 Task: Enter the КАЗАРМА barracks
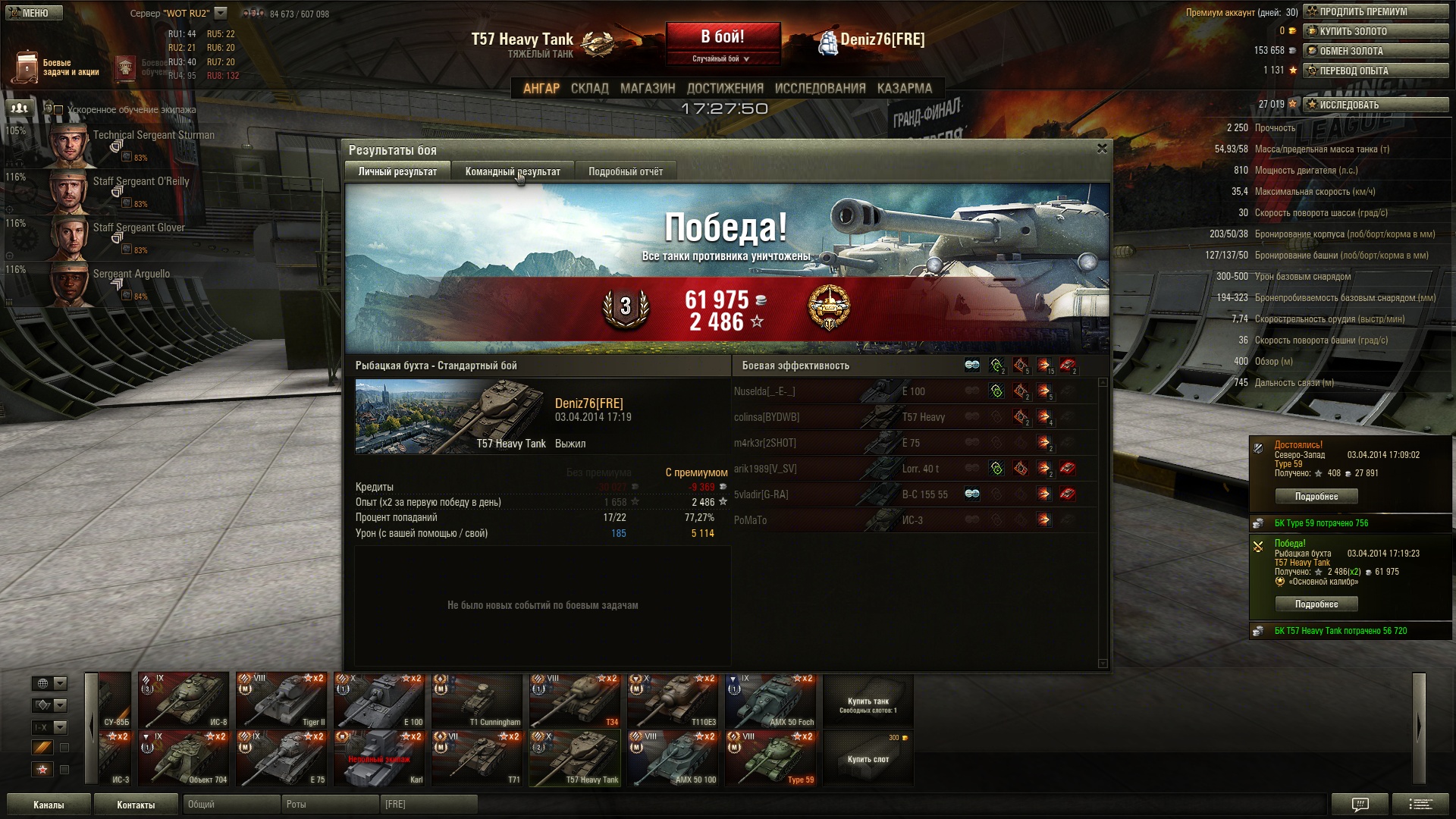[x=904, y=88]
